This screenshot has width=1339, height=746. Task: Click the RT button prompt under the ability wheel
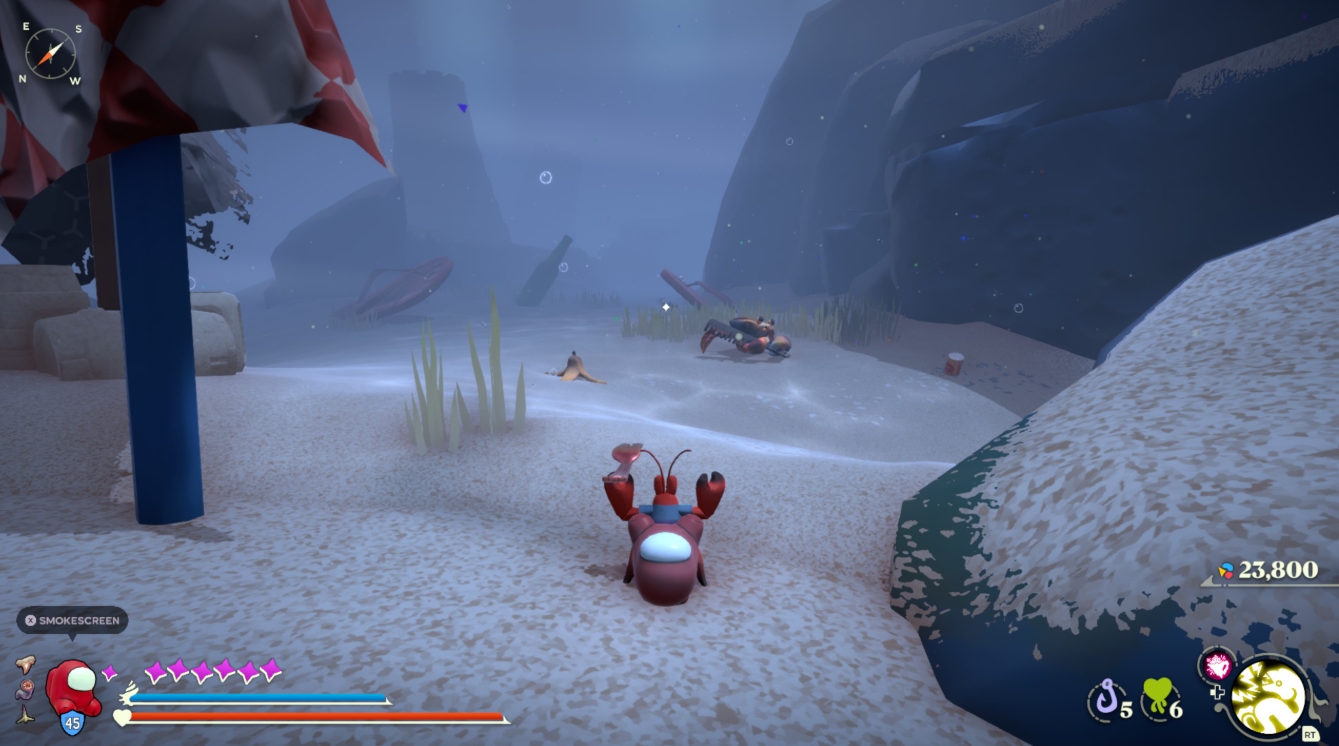click(1310, 733)
